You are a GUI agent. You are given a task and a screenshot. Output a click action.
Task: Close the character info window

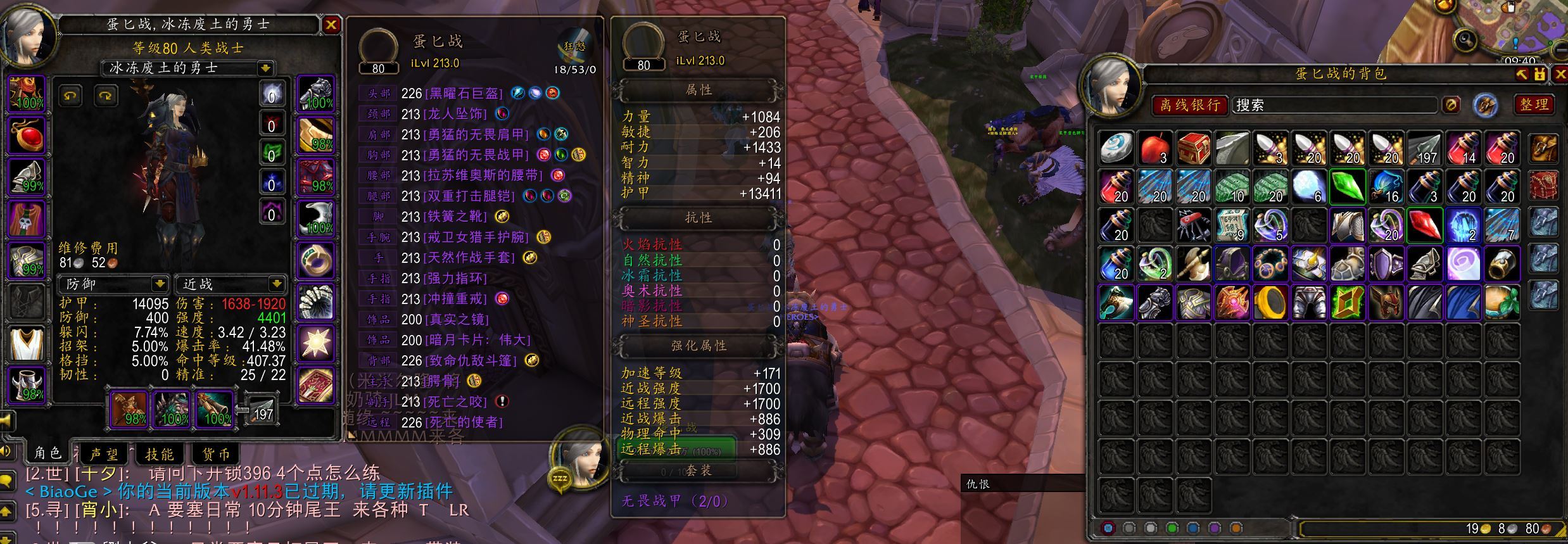pos(331,25)
